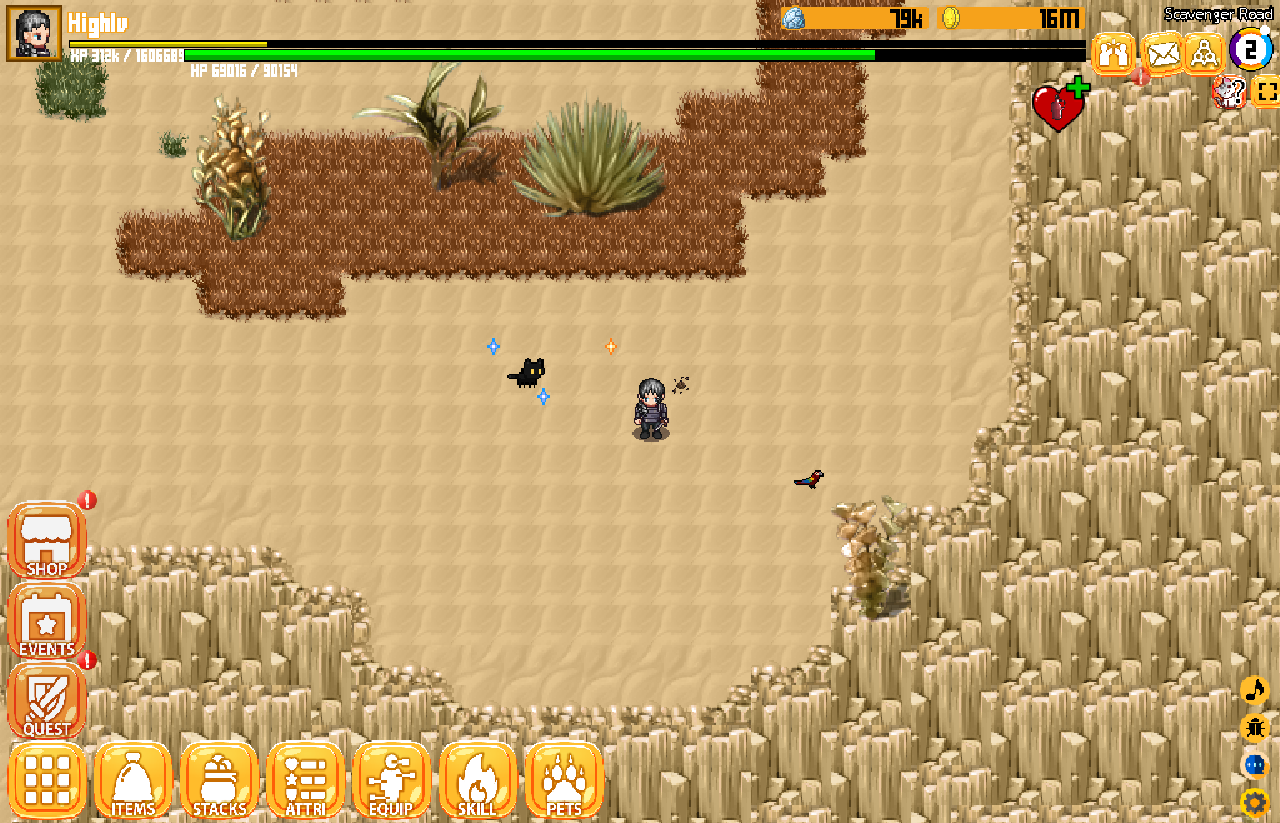Open the mail envelope

click(x=1162, y=53)
